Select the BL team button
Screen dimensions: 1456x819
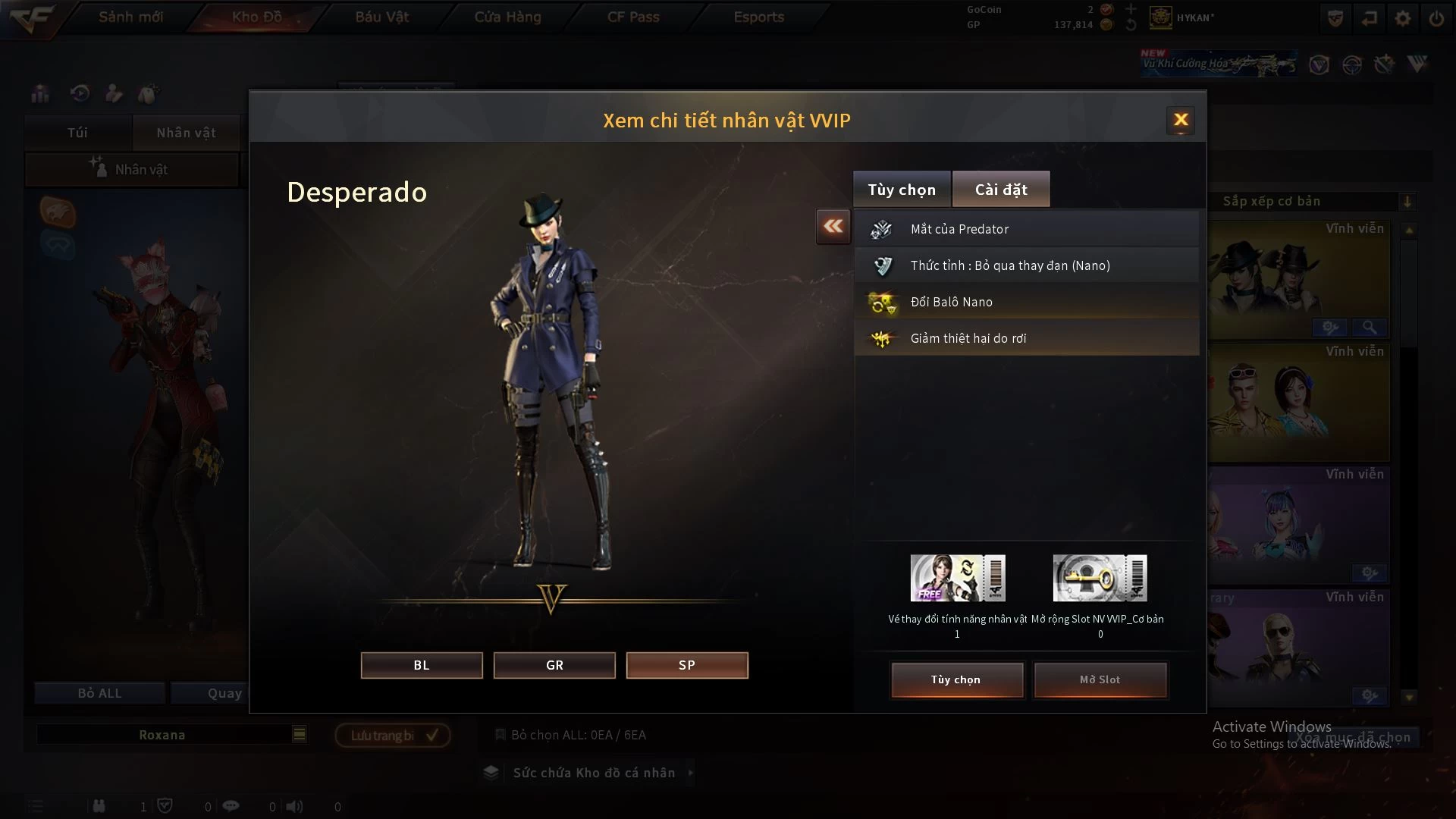[x=422, y=665]
